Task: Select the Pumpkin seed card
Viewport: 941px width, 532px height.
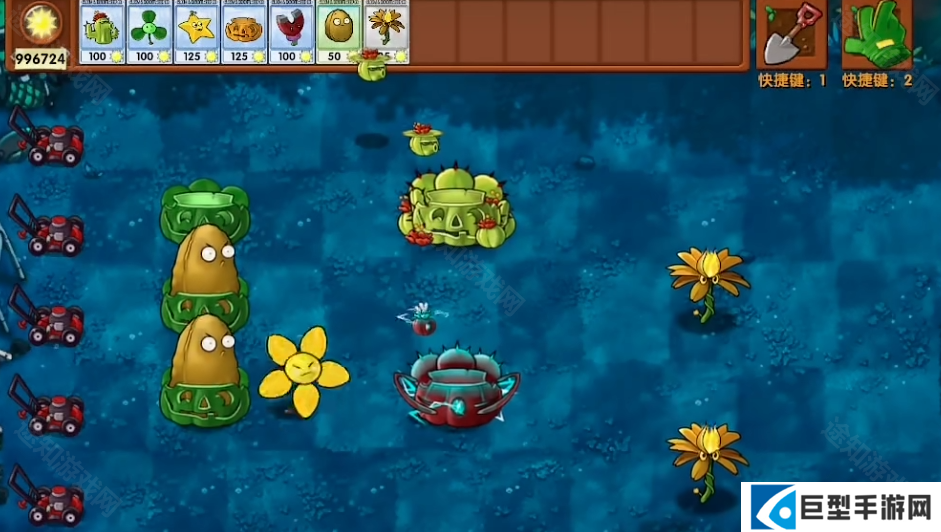Action: (244, 33)
